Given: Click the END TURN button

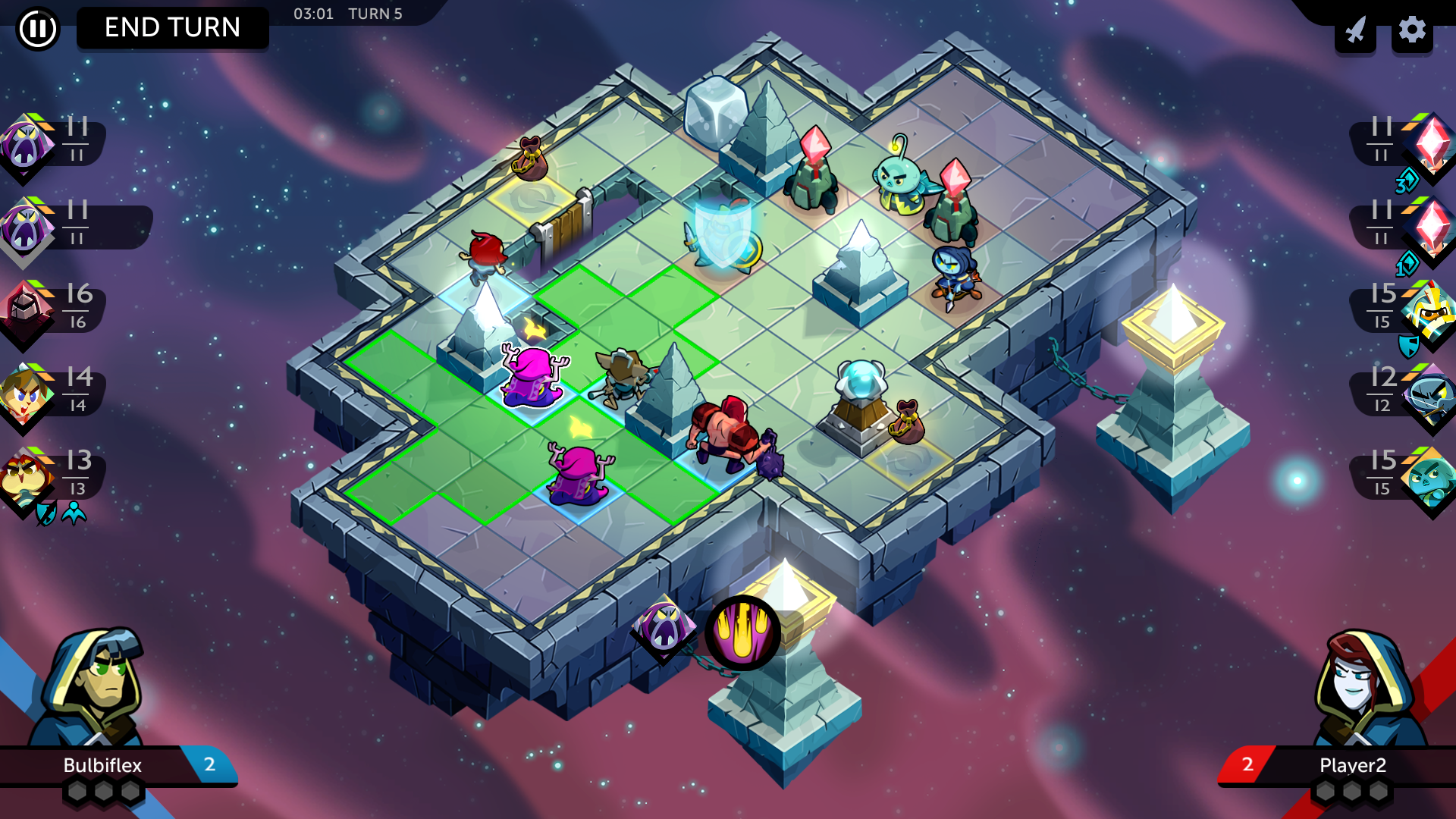Looking at the screenshot, I should point(172,28).
